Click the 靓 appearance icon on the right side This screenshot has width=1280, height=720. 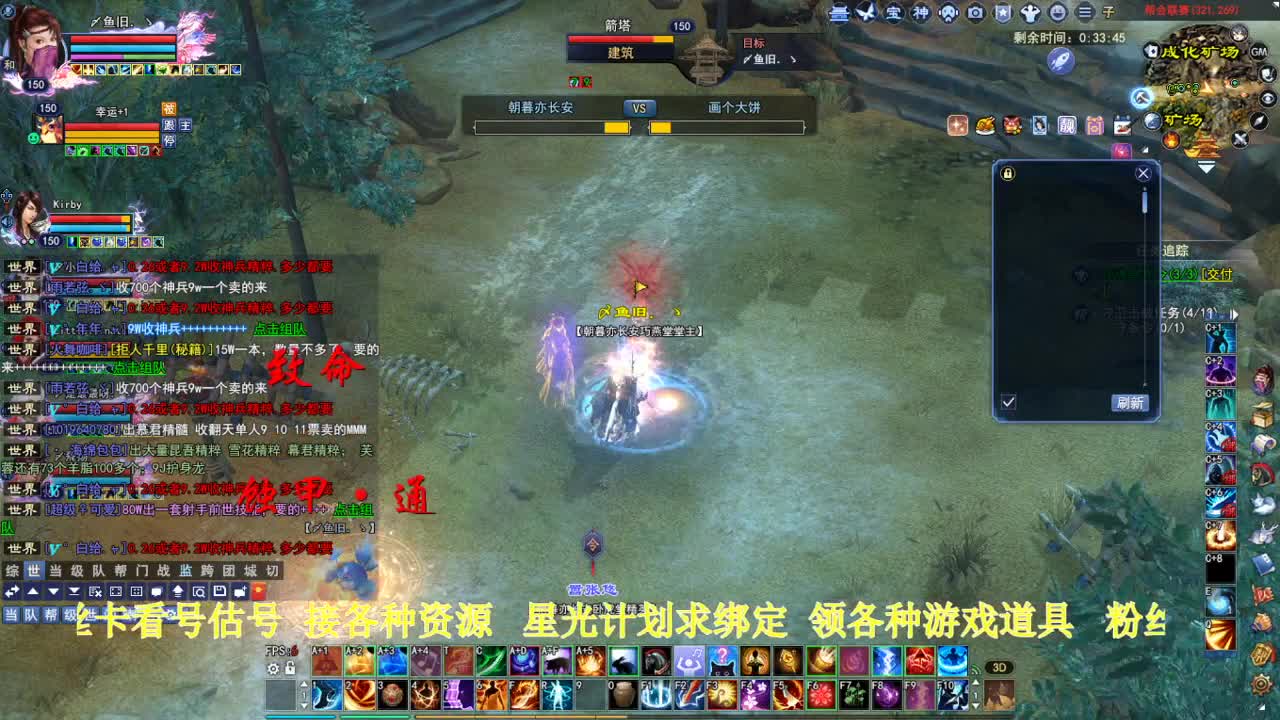[x=1068, y=126]
